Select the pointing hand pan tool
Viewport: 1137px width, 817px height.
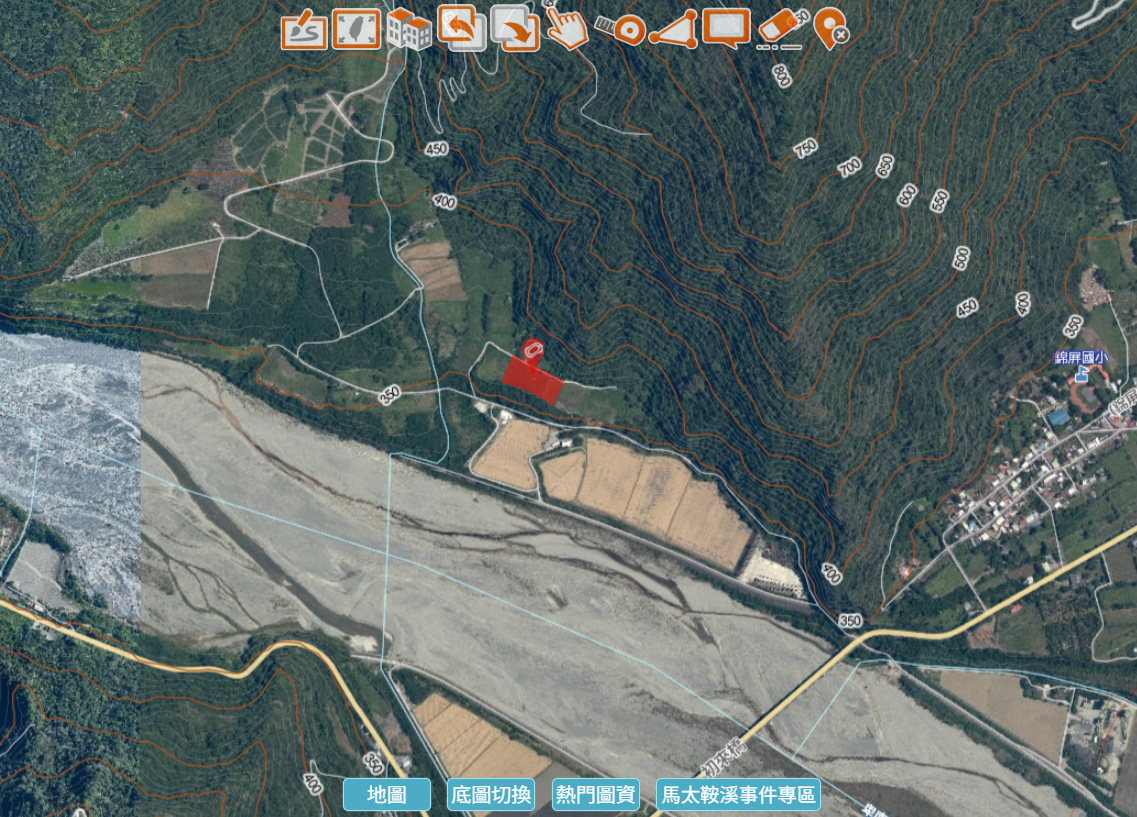[x=567, y=29]
